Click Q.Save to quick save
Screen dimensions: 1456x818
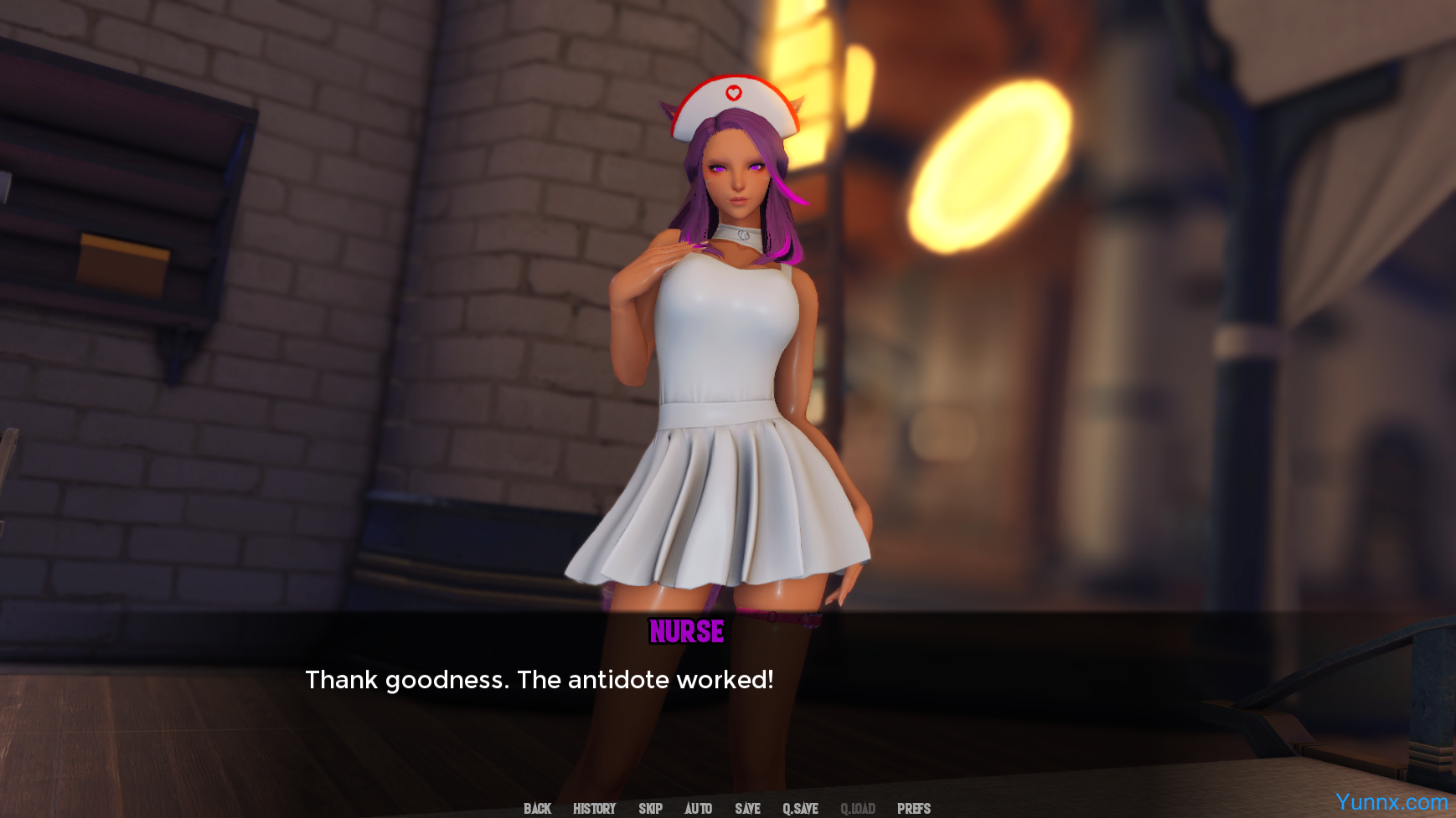point(800,808)
